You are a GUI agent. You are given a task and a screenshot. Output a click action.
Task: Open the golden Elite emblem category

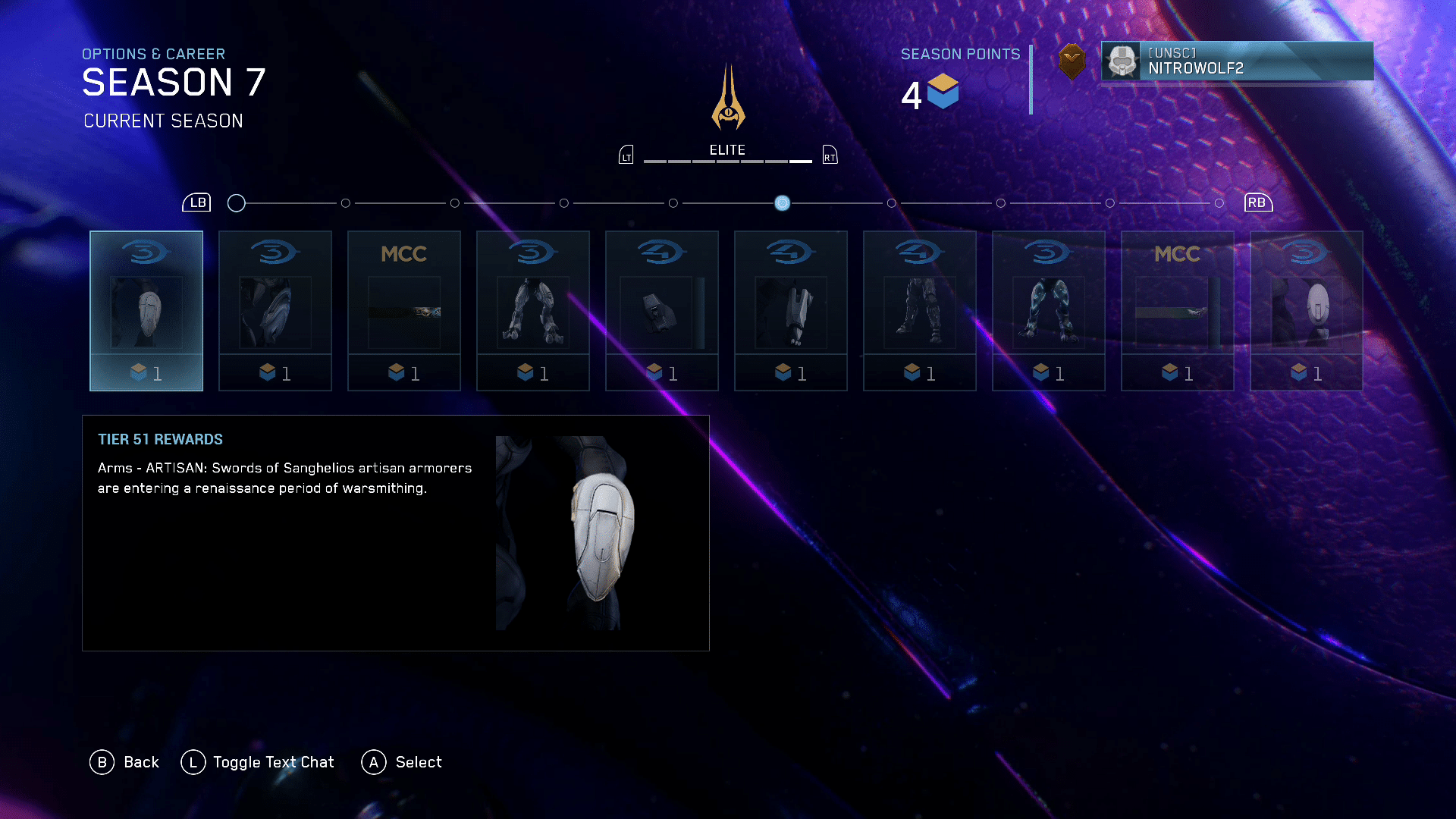point(728,99)
